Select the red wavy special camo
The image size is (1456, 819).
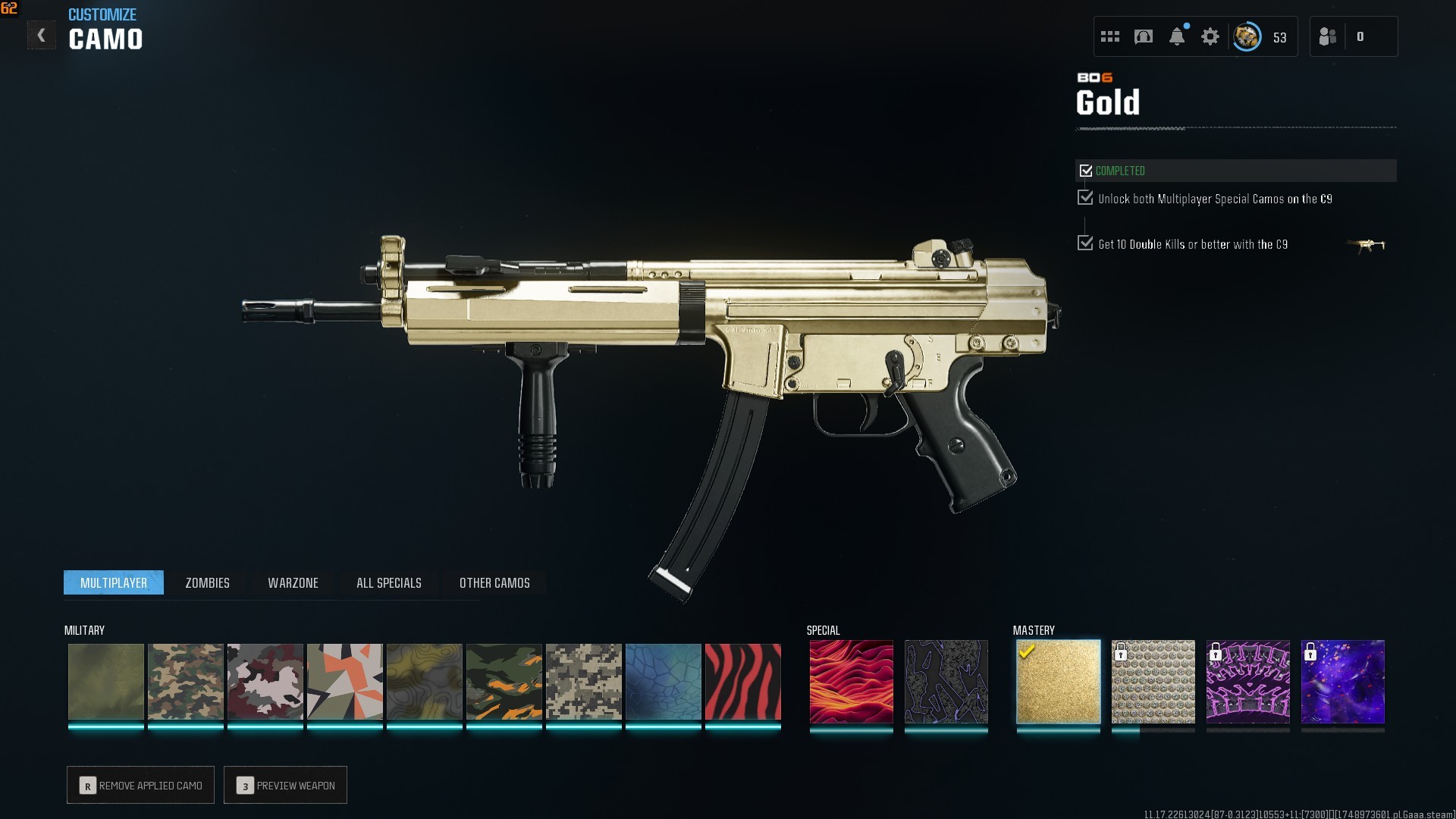click(x=851, y=682)
